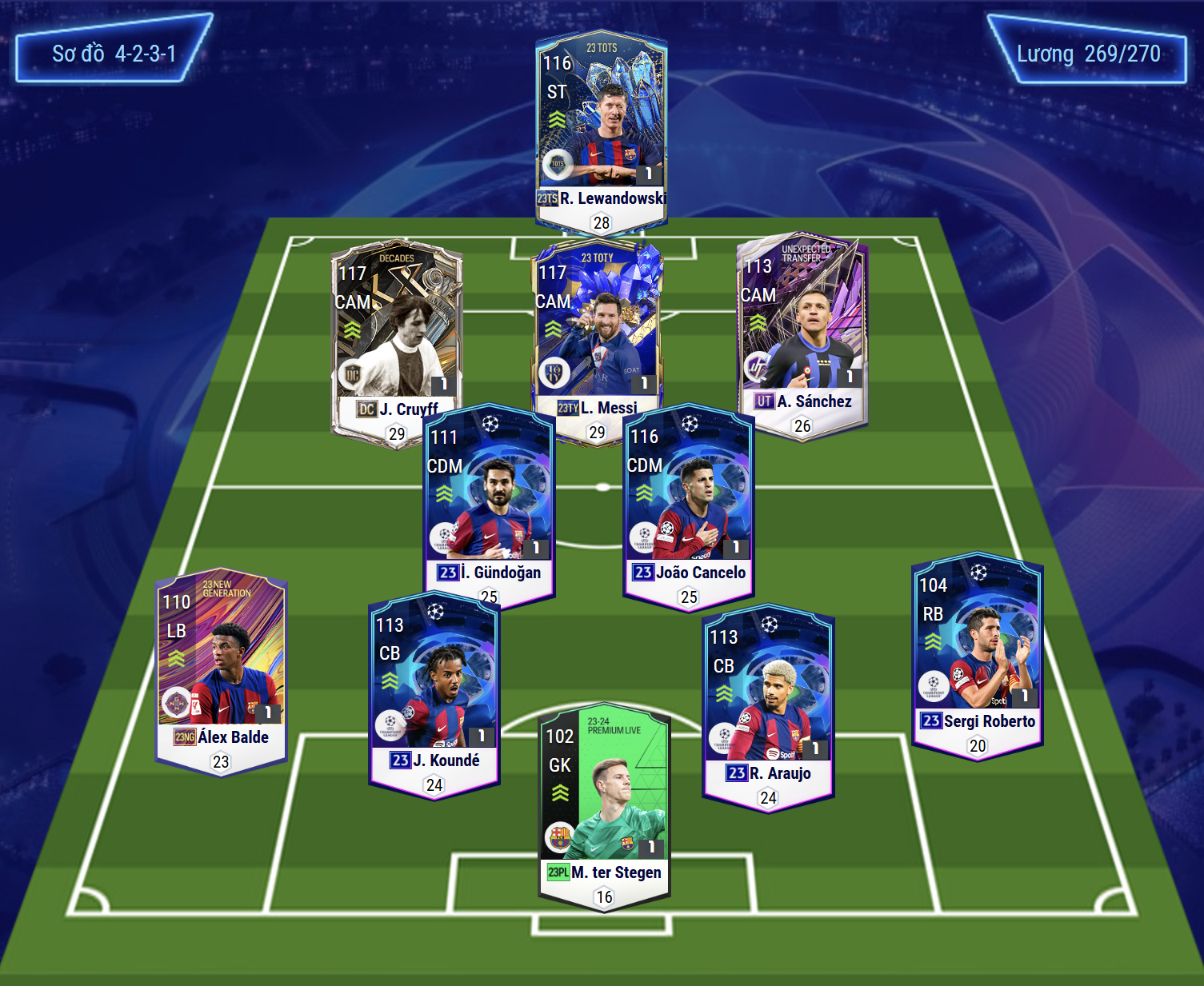This screenshot has height=986, width=1204.
Task: Select the A. Sánchez card
Action: [802, 328]
